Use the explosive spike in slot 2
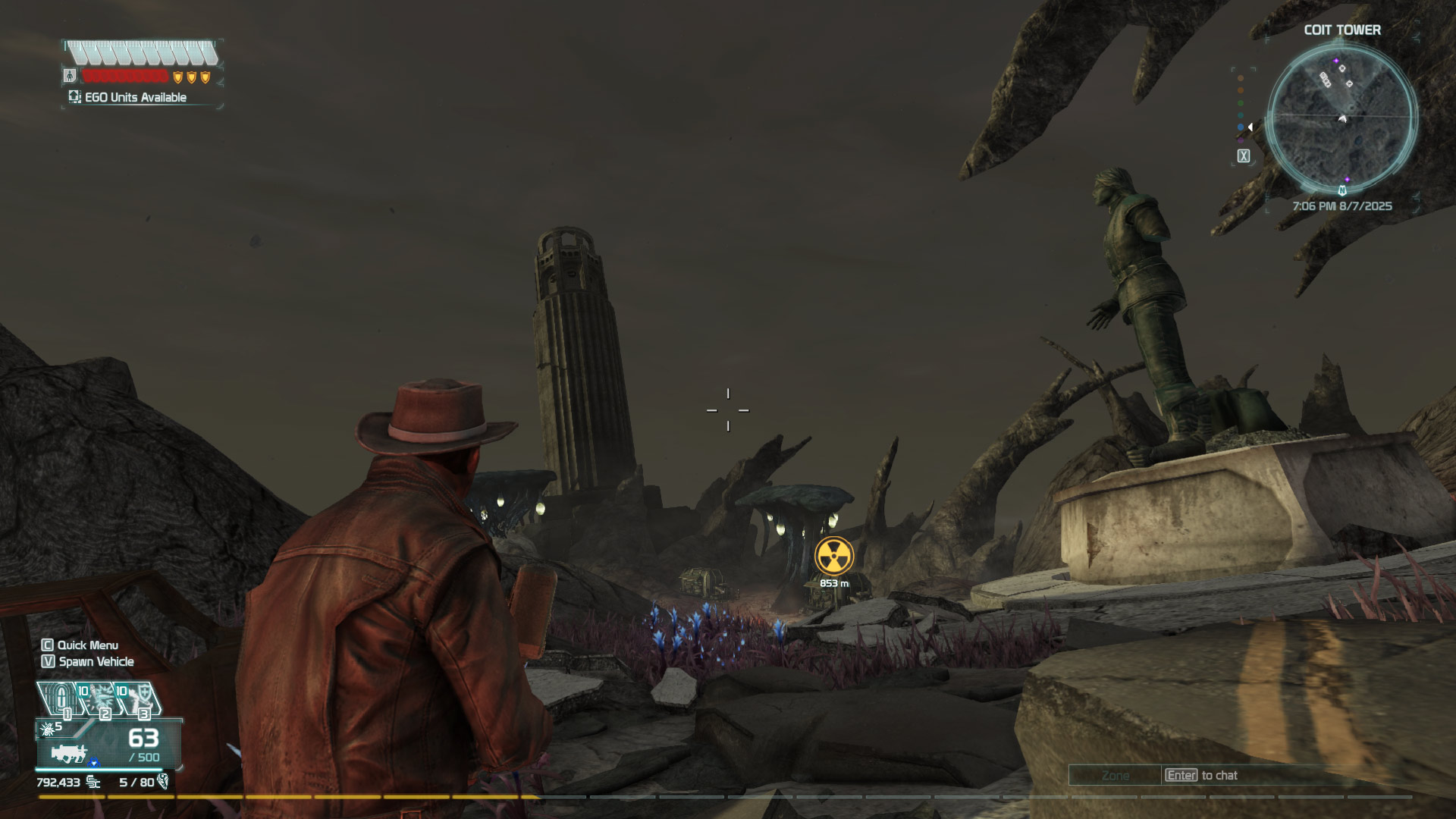 click(x=99, y=698)
